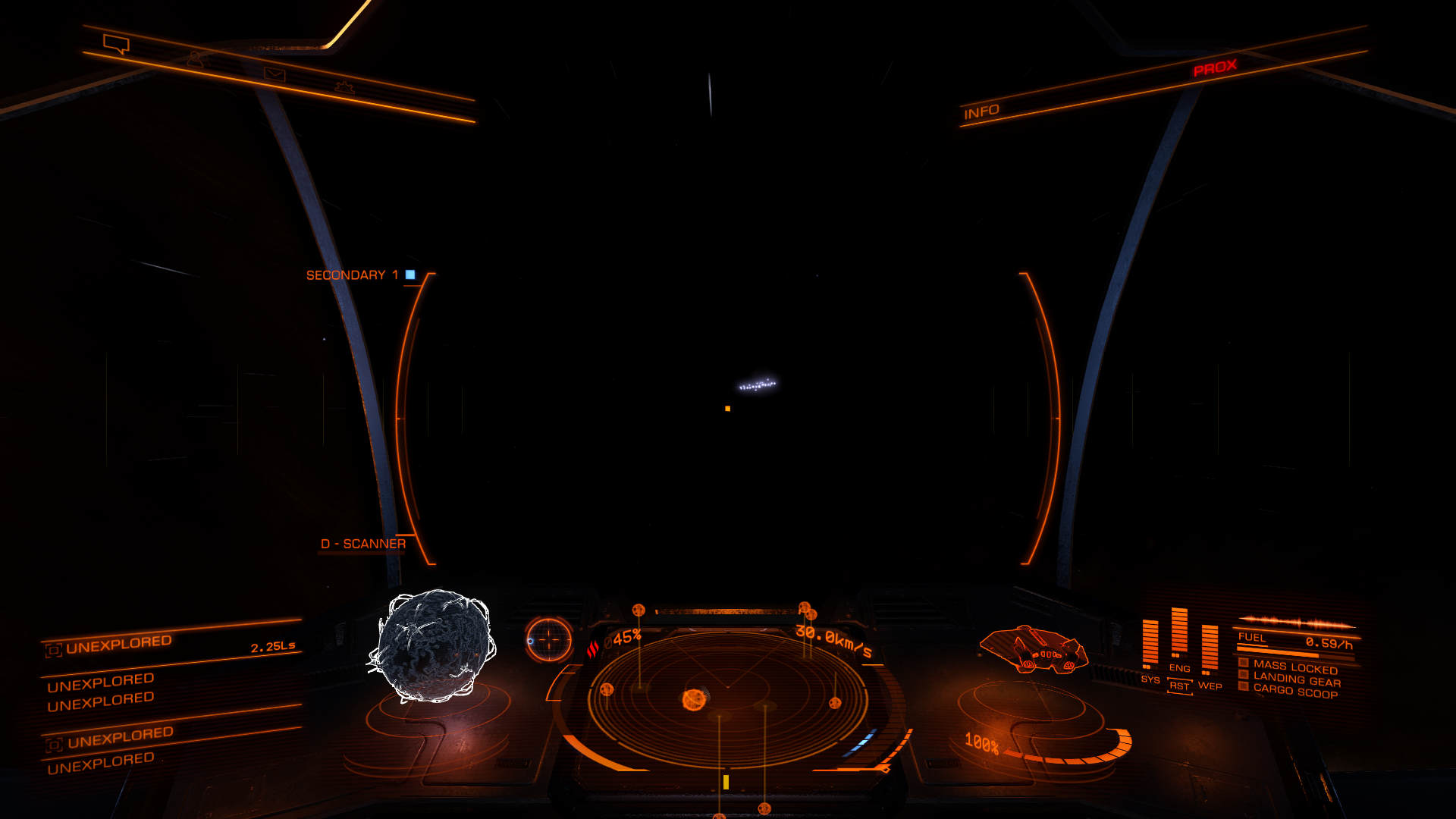Toggle the LANDING GEAR indicator
Image resolution: width=1456 pixels, height=819 pixels.
[1296, 679]
